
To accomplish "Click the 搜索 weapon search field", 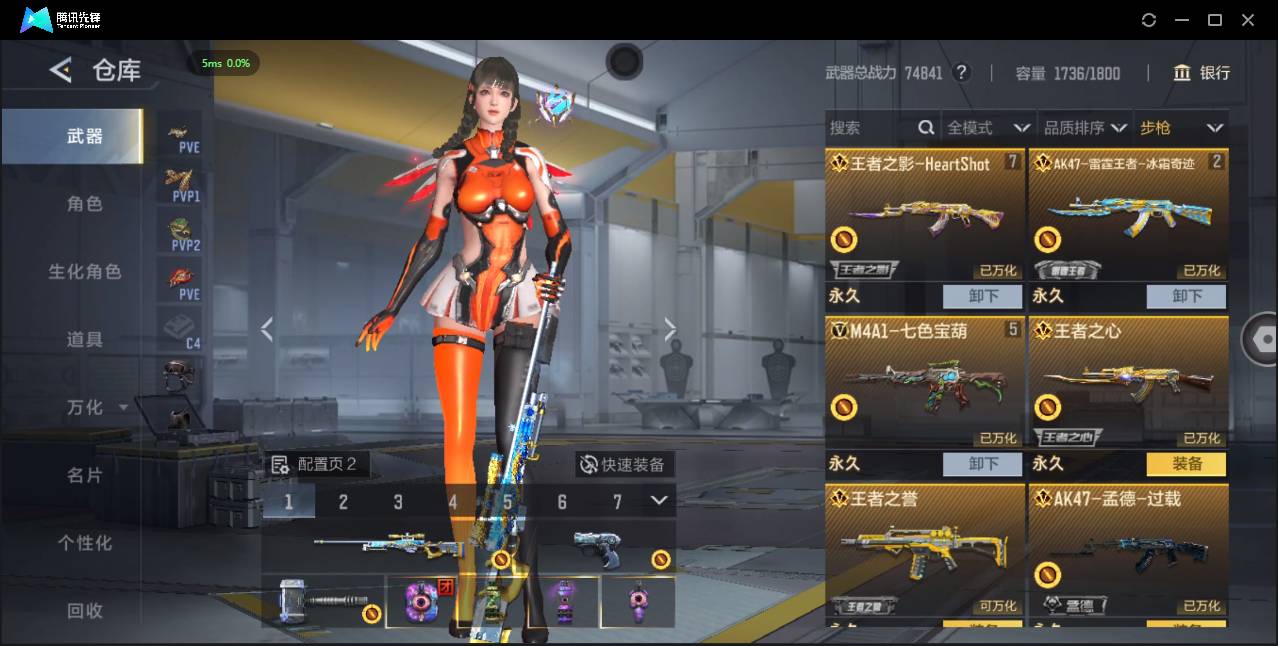I will coord(870,128).
